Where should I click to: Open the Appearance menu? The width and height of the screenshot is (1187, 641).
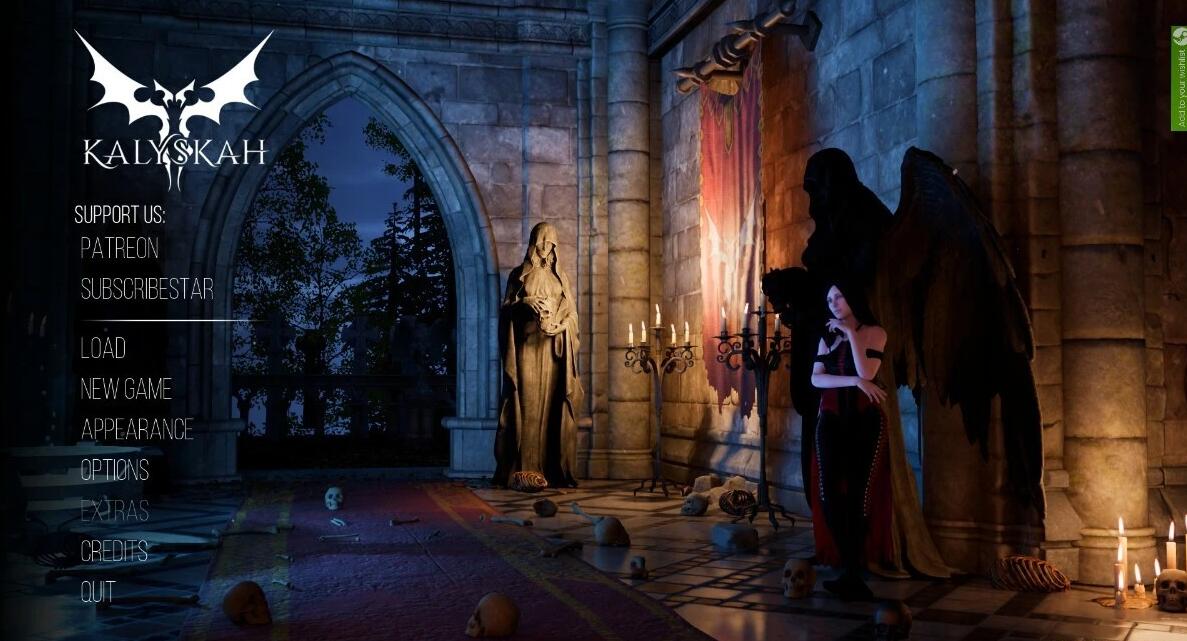[x=137, y=430]
